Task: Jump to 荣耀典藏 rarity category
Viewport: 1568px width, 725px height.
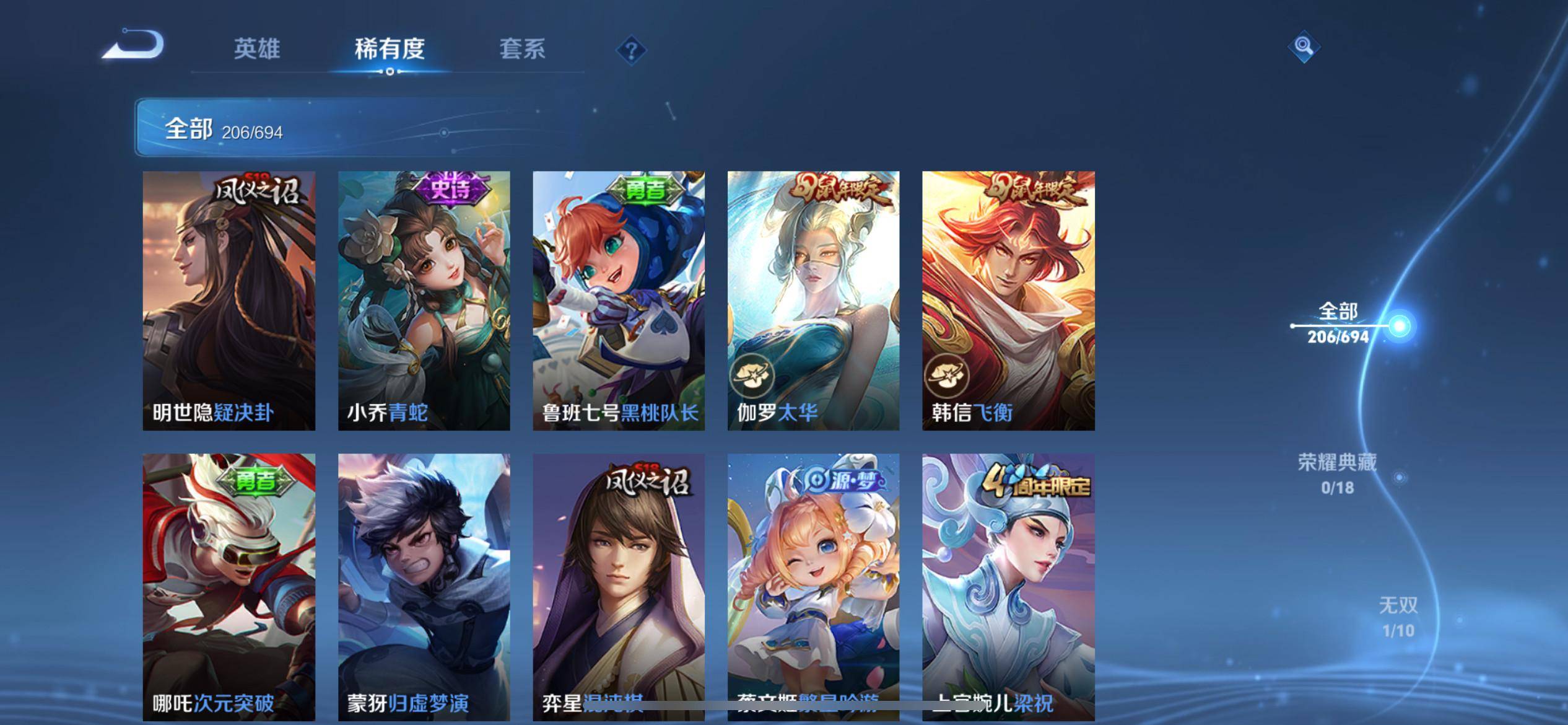Action: point(1337,474)
